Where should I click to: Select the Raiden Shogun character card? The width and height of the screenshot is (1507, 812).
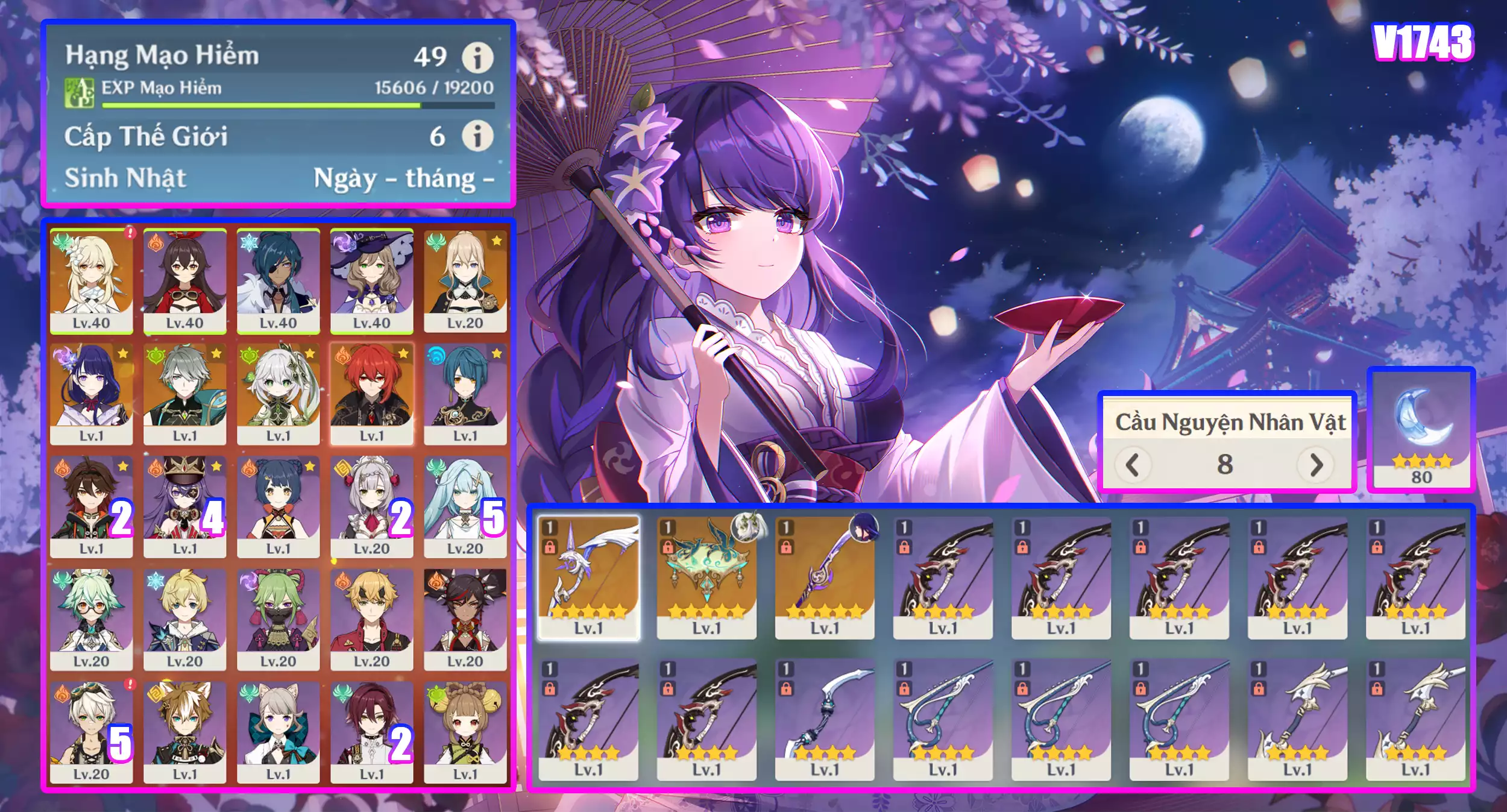[92, 393]
